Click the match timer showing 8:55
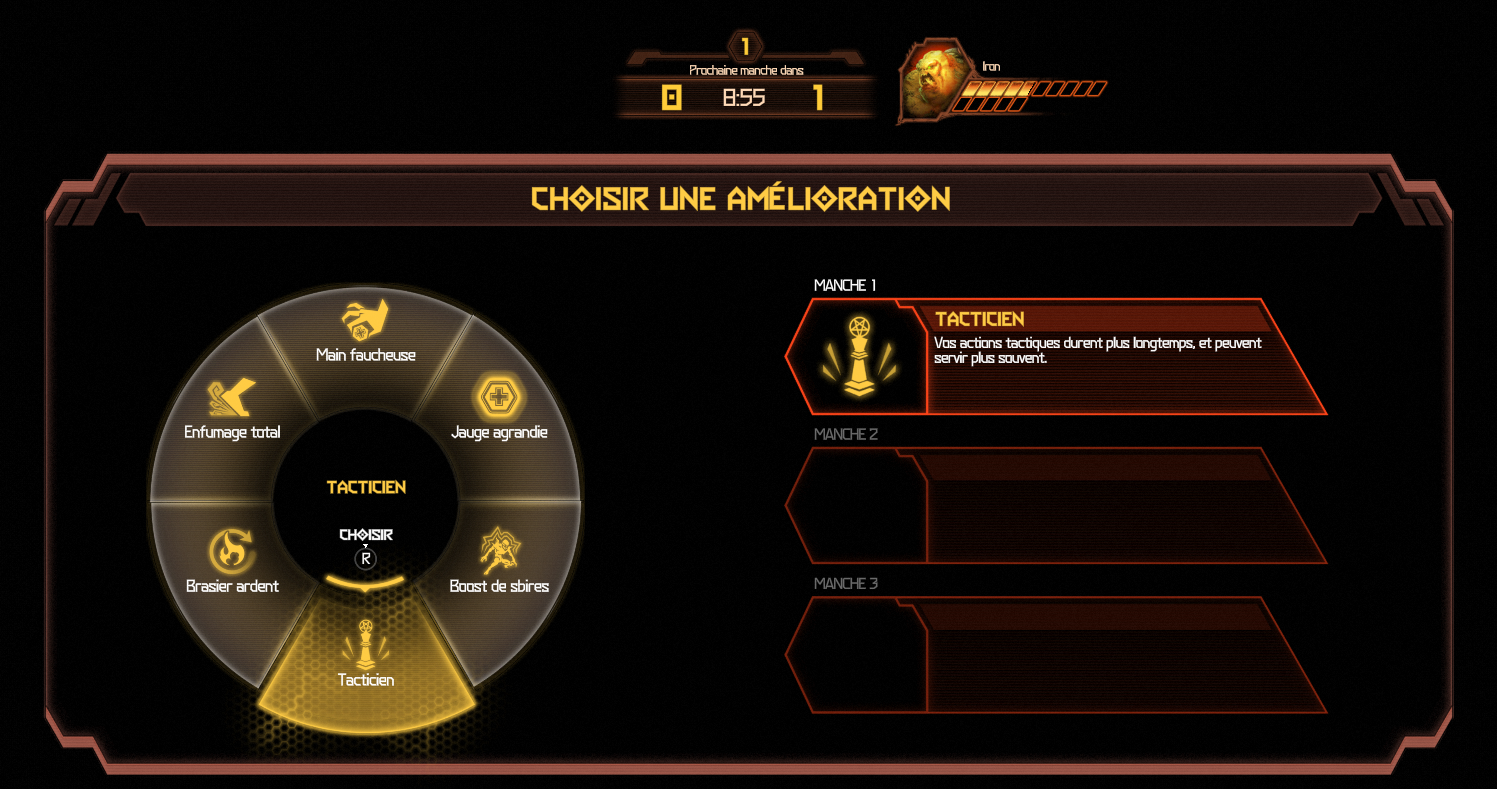1497x789 pixels. [x=742, y=97]
